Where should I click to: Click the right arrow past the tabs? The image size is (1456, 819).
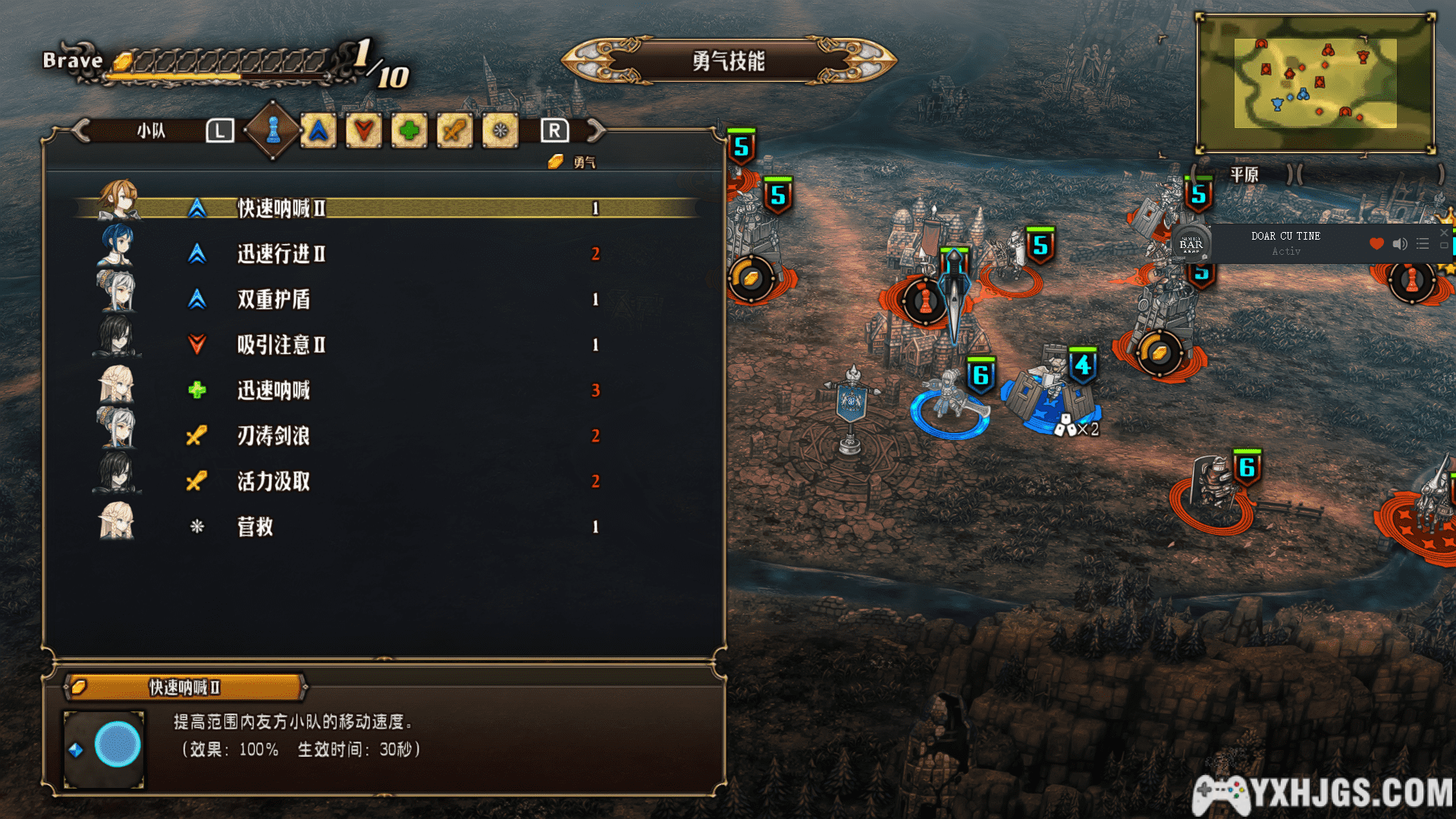coord(597,130)
